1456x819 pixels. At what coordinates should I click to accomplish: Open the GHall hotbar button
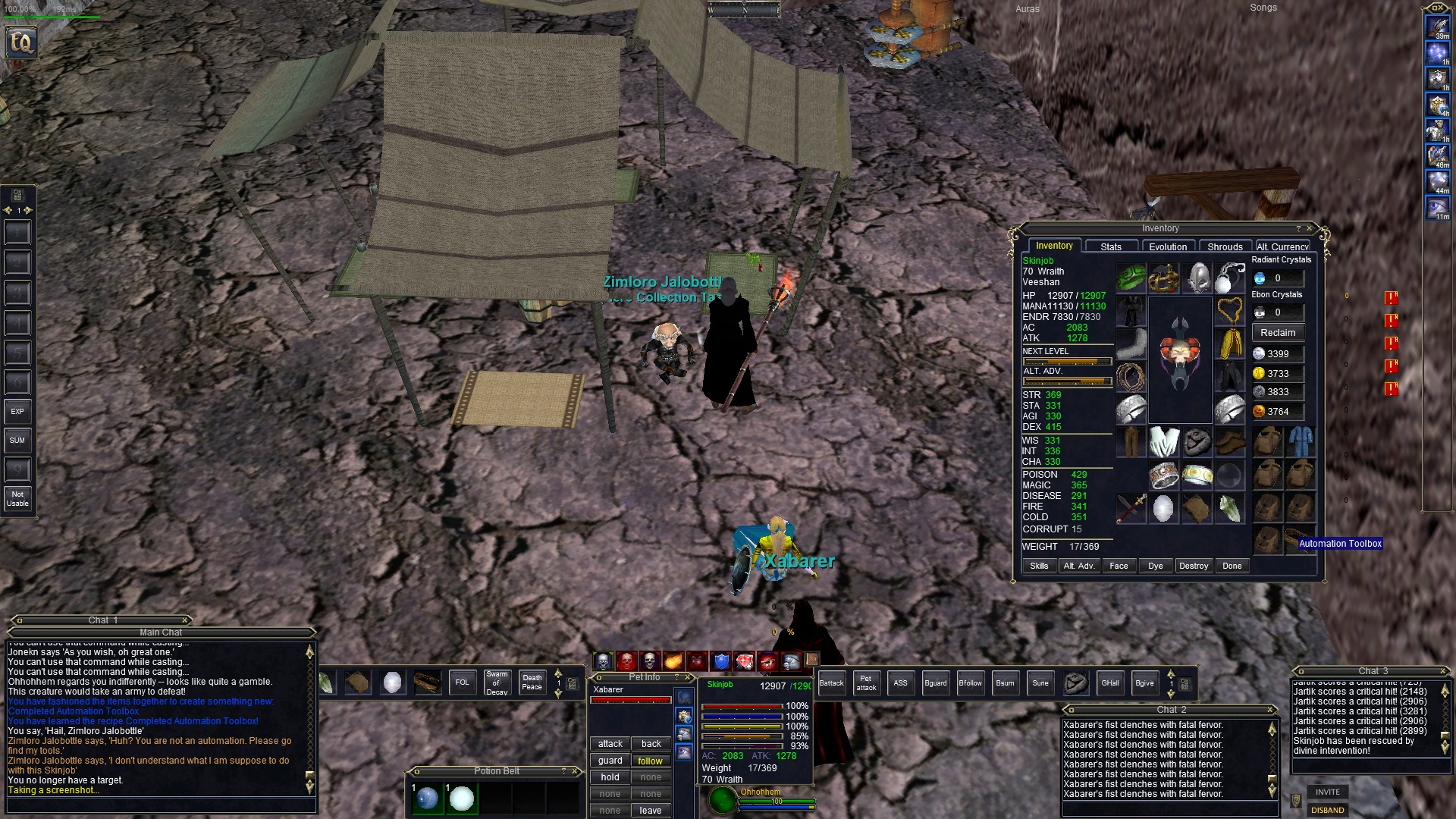point(1110,682)
